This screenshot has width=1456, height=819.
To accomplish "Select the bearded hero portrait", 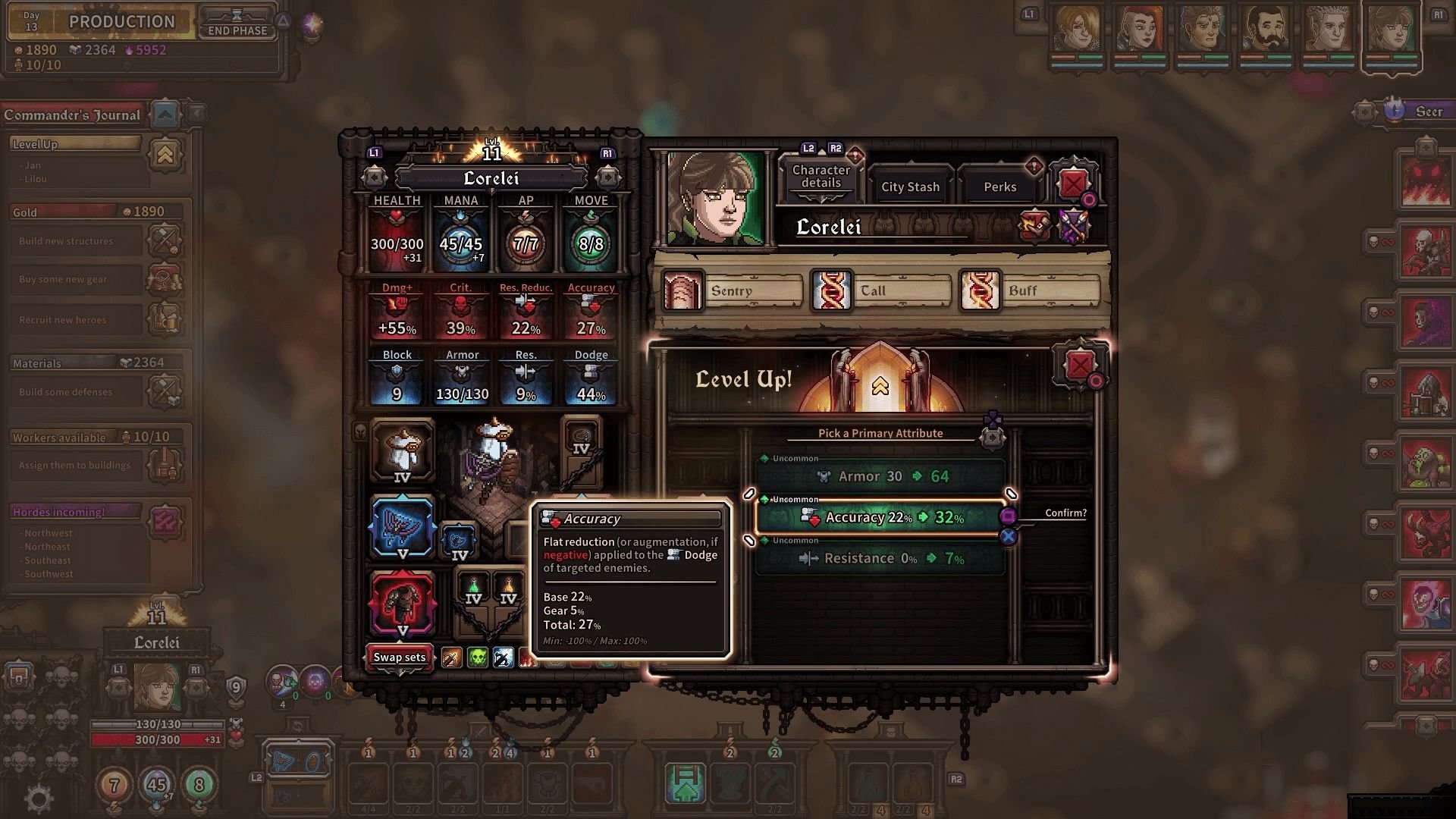I will (1266, 30).
